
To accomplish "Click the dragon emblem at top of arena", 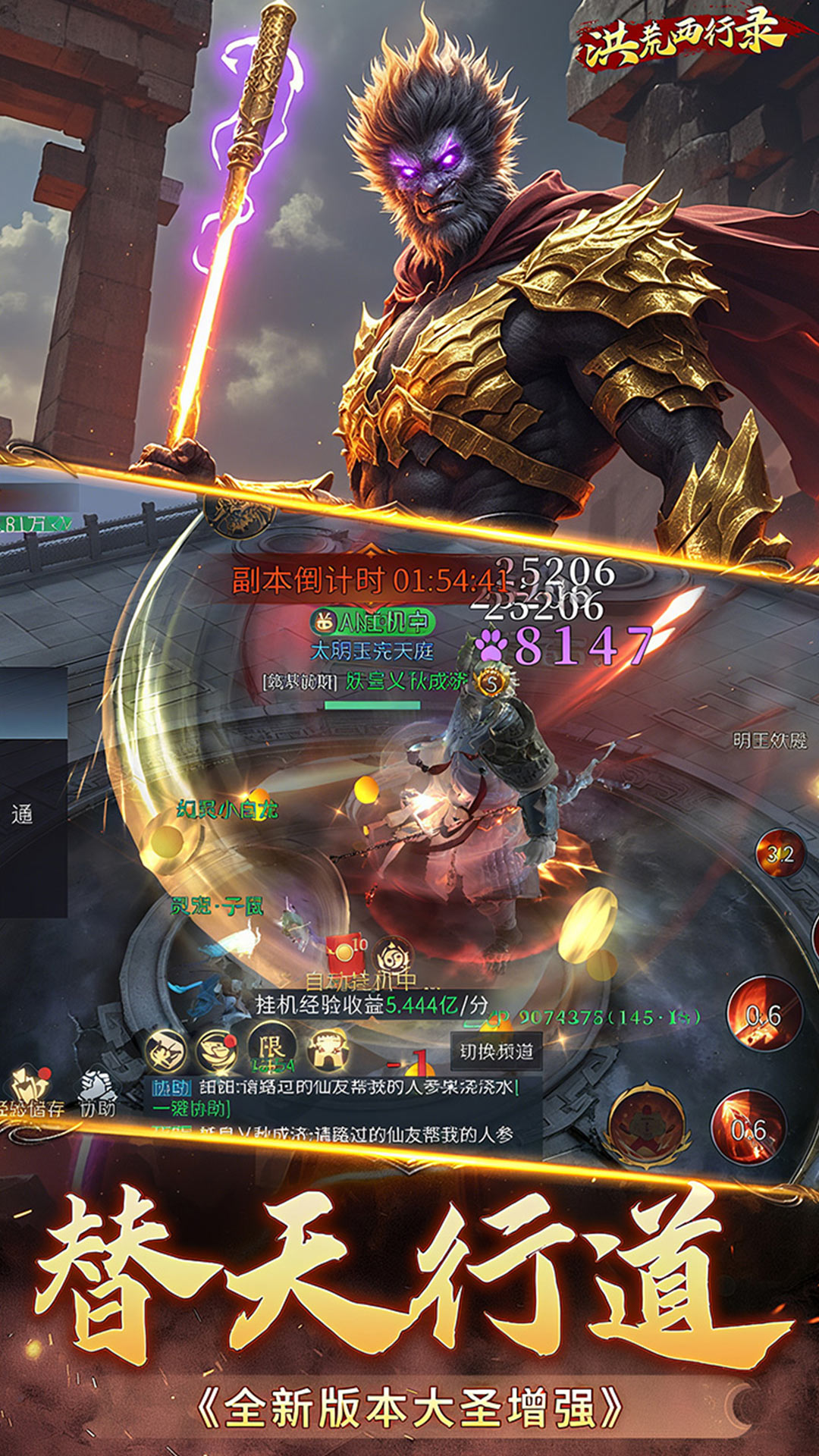I will (x=238, y=511).
